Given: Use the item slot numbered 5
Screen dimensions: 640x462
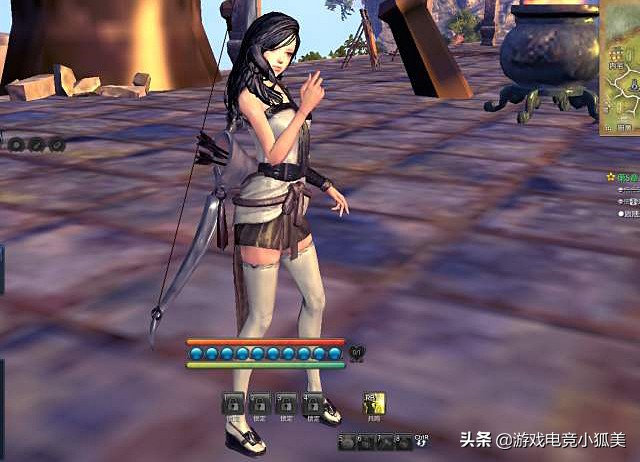Looking at the screenshot, I should click(347, 441).
